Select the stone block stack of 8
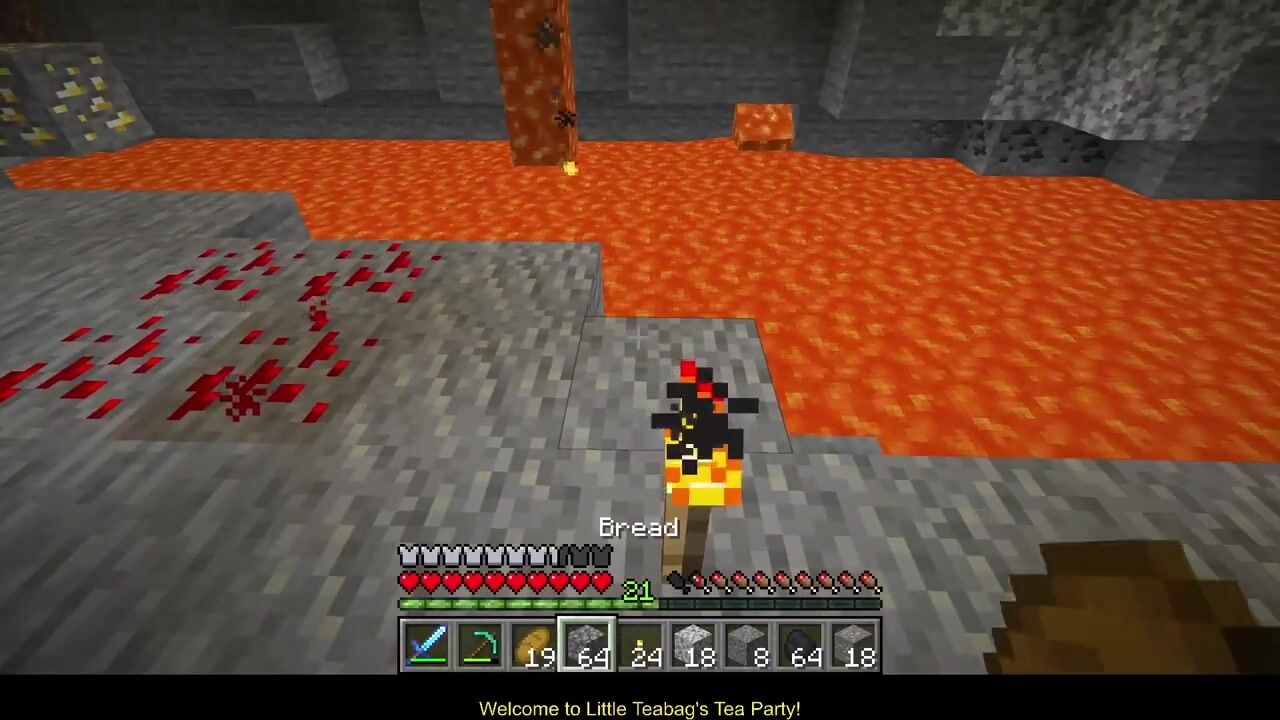Screen dimensions: 1280x720 click(x=748, y=645)
